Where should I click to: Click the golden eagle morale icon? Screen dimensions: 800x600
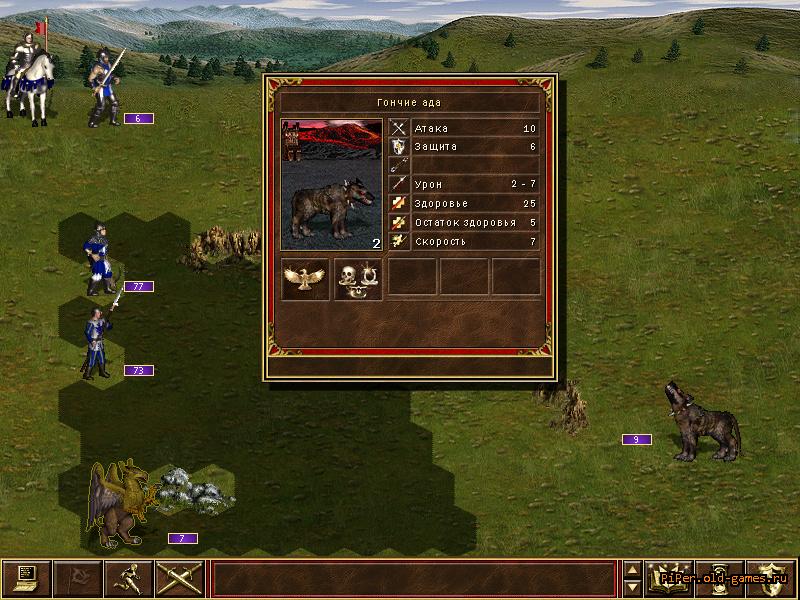(306, 278)
